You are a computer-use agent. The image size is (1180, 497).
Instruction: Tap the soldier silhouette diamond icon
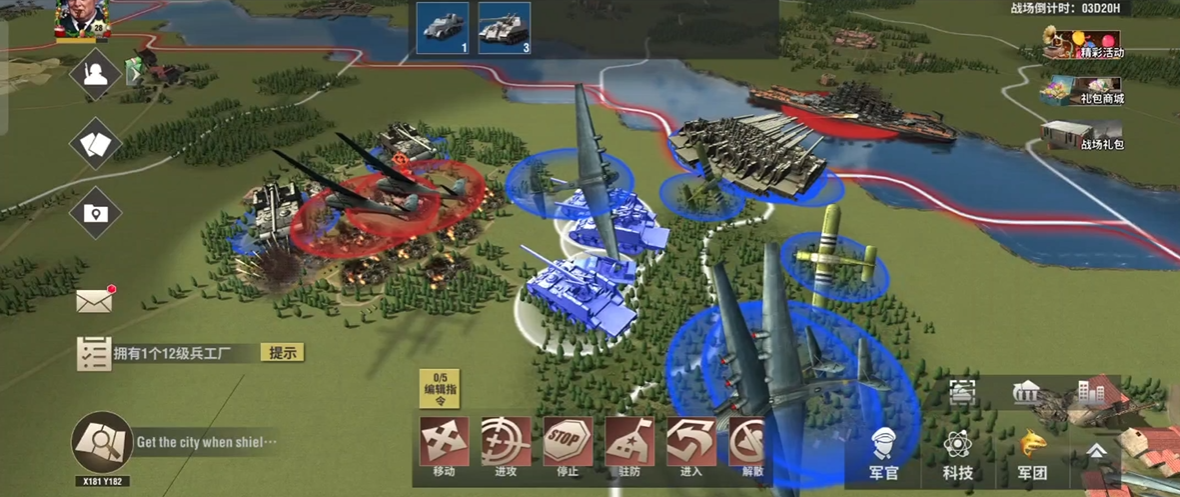click(95, 75)
